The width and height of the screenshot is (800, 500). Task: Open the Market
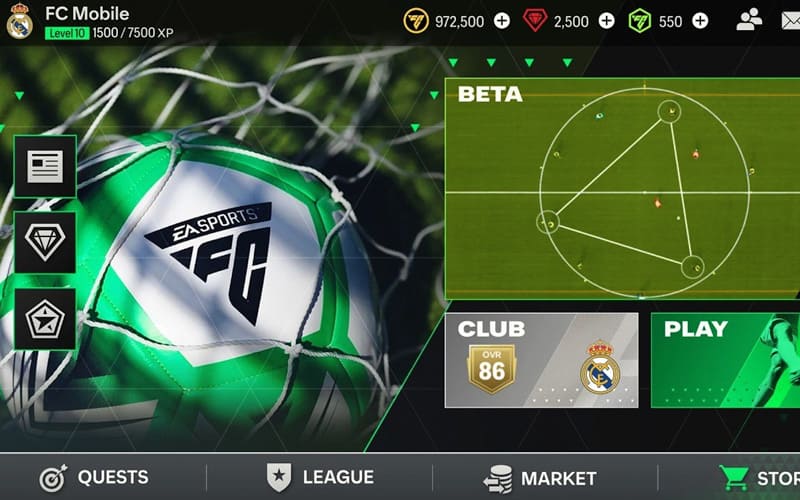click(x=540, y=478)
